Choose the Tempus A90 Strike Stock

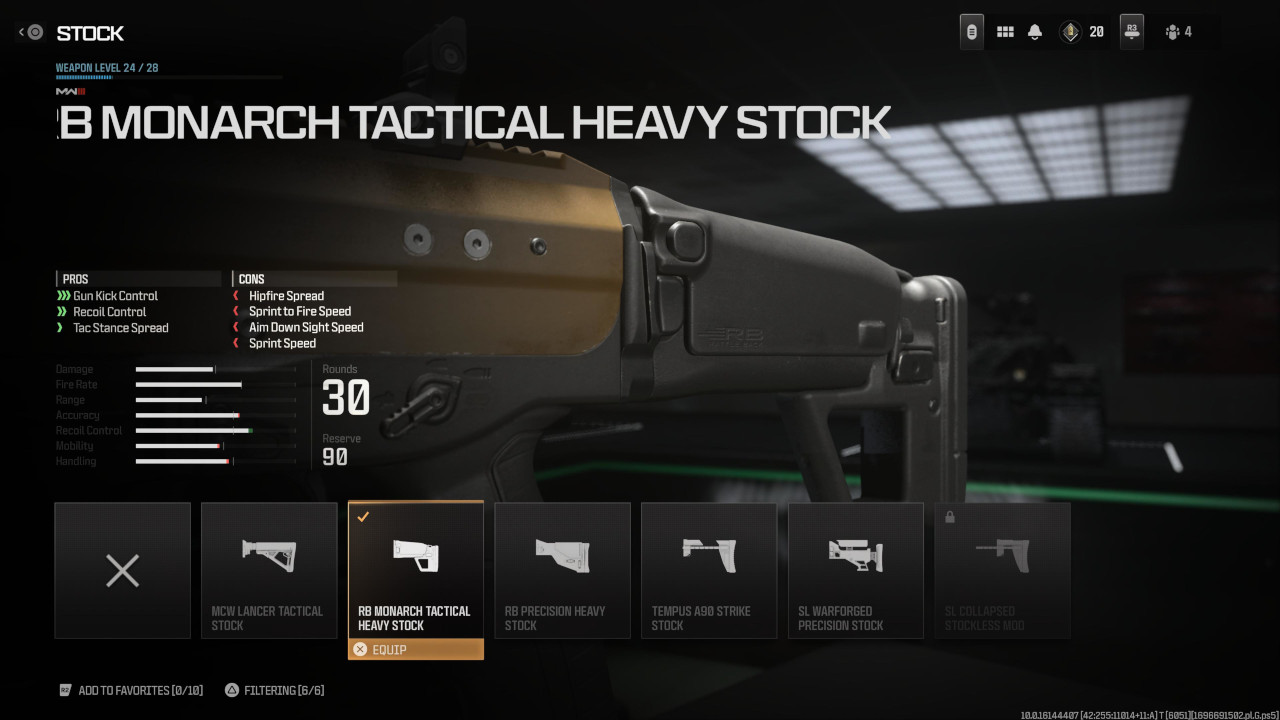[x=709, y=570]
